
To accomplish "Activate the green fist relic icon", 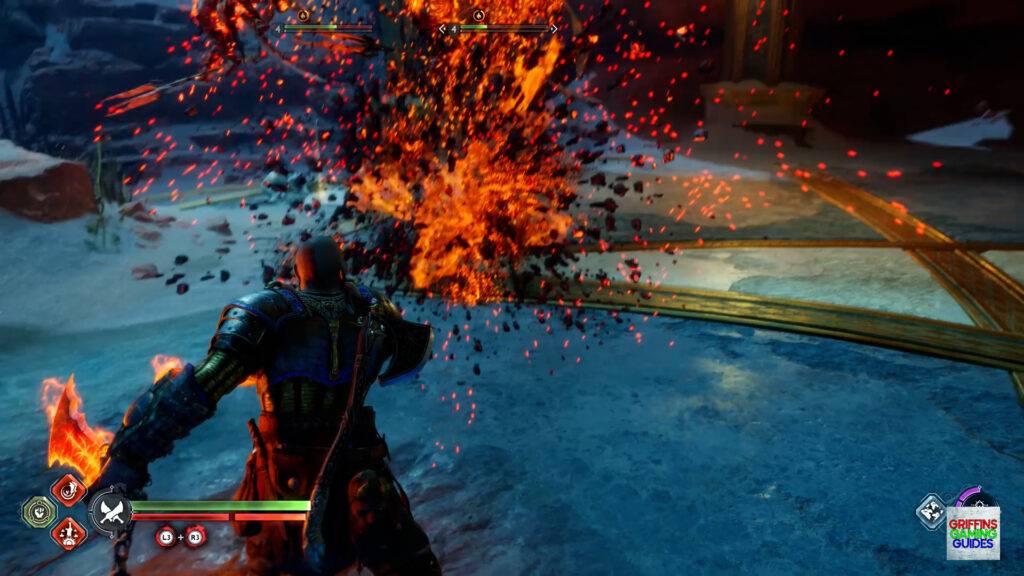I will coord(36,512).
